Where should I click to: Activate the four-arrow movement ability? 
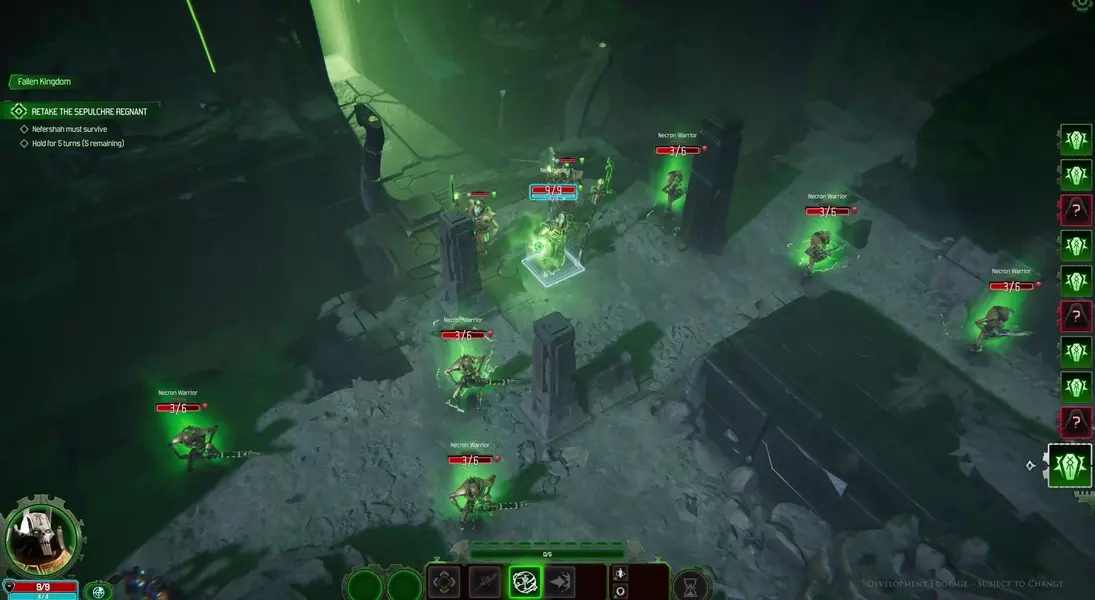[444, 581]
